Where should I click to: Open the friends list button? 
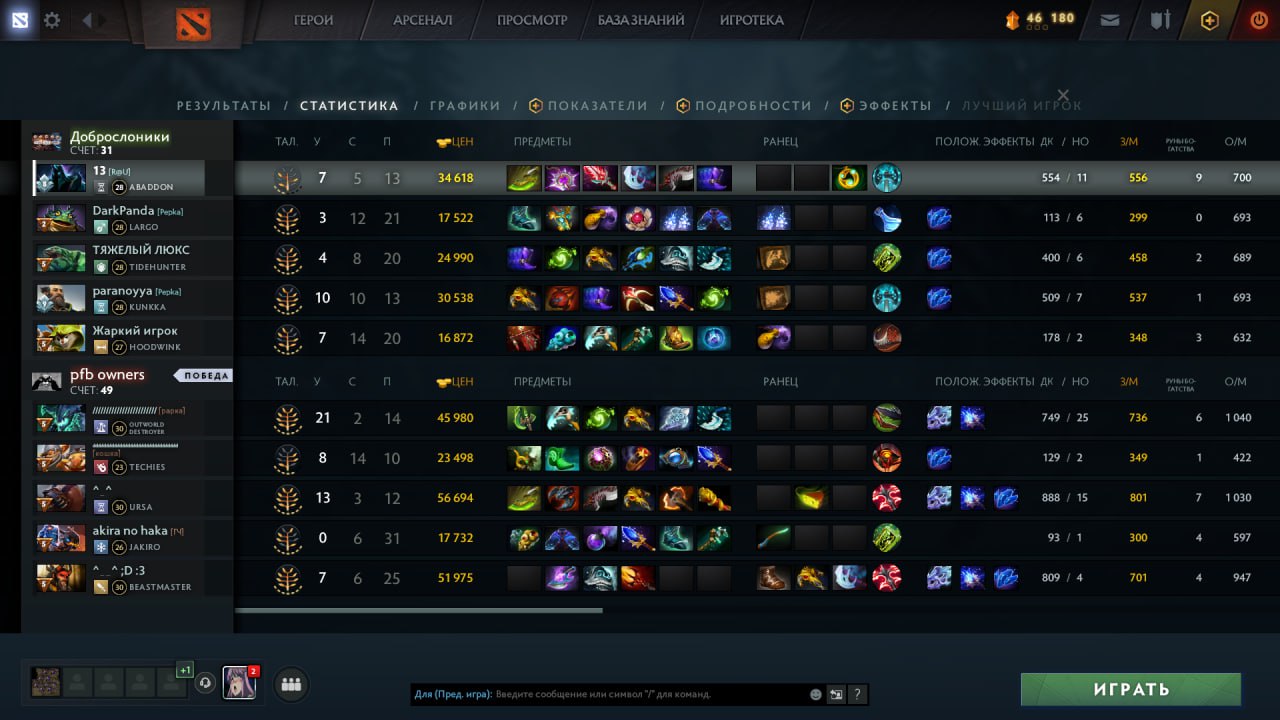click(x=291, y=684)
